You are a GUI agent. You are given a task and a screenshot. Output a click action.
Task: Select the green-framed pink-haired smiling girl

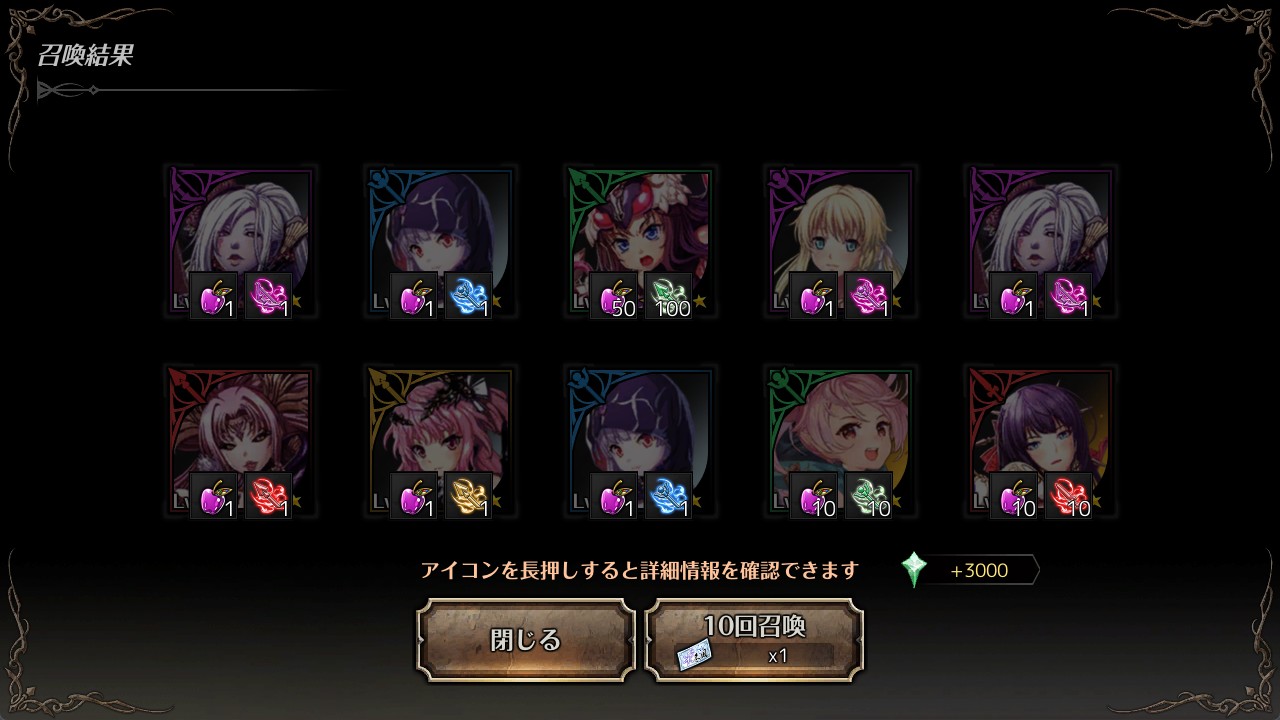click(840, 441)
